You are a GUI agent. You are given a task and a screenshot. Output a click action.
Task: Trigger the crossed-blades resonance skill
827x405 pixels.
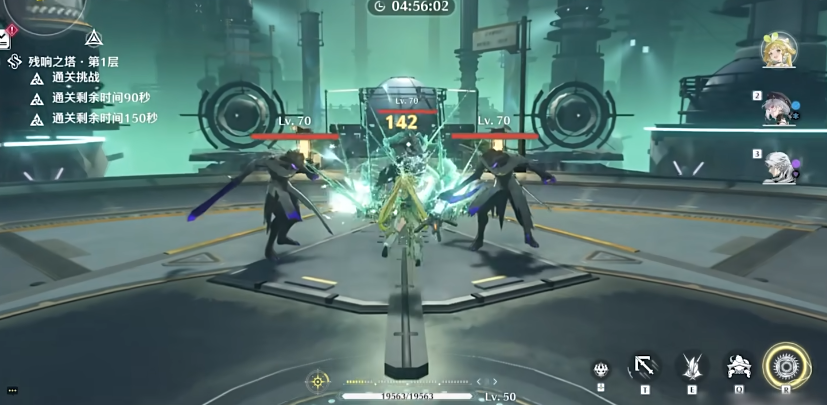click(x=691, y=367)
